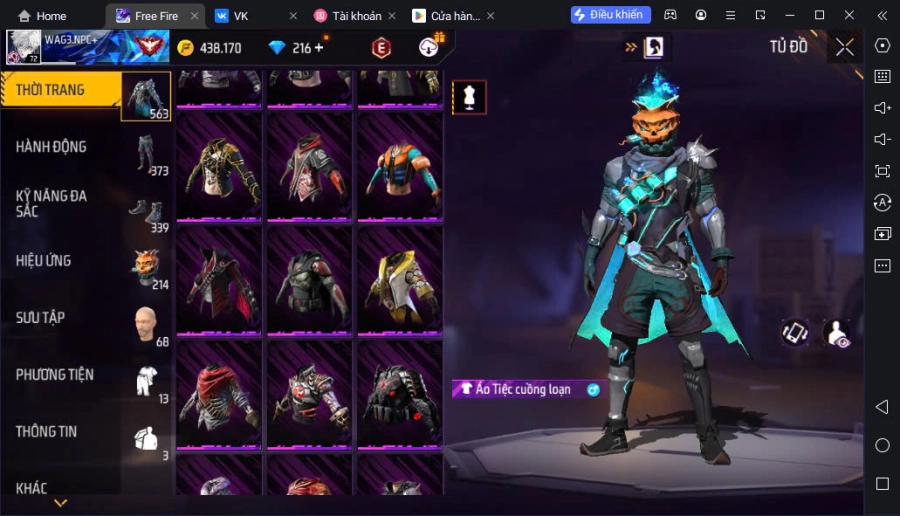Image resolution: width=900 pixels, height=516 pixels.
Task: Click the mannequin filter icon
Action: coord(469,97)
